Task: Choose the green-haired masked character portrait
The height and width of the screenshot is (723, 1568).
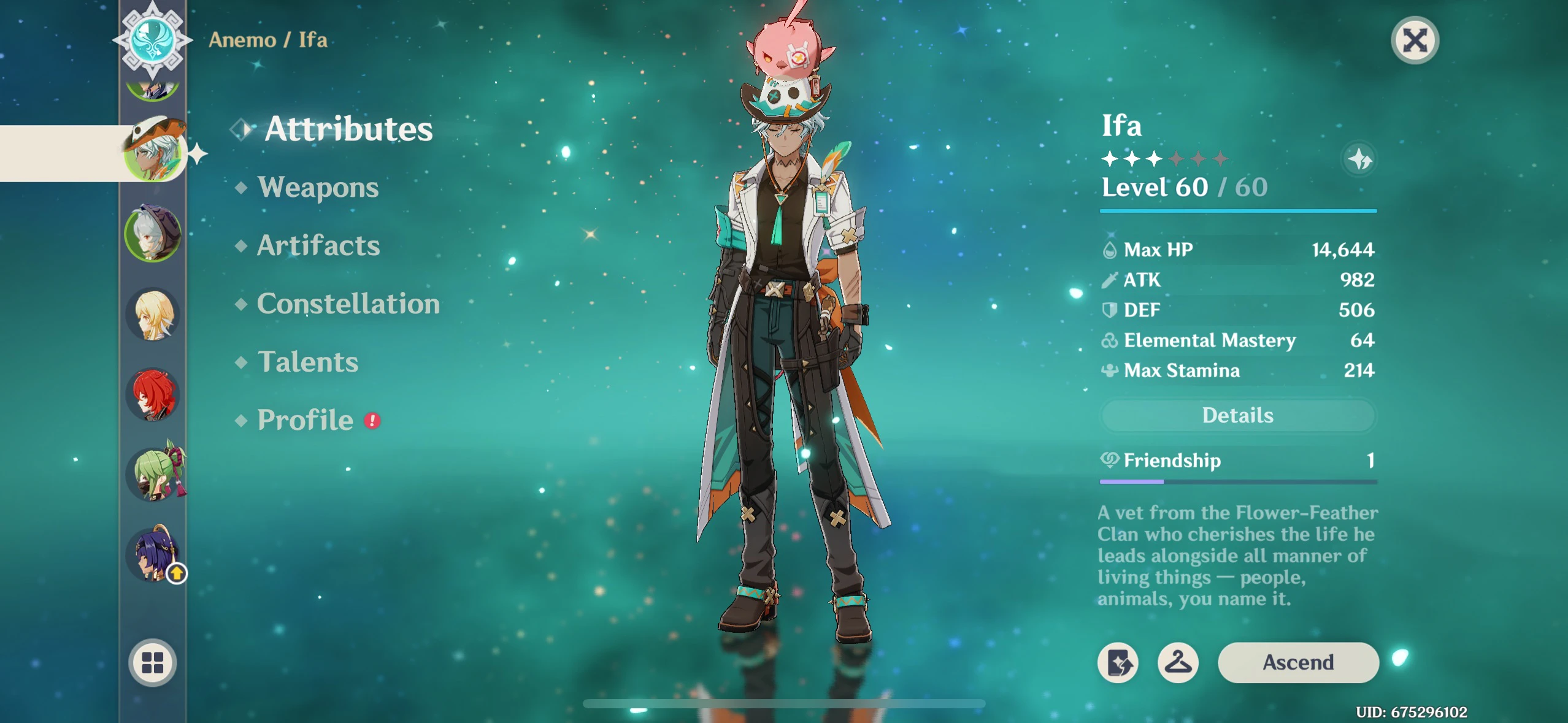Action: [155, 474]
